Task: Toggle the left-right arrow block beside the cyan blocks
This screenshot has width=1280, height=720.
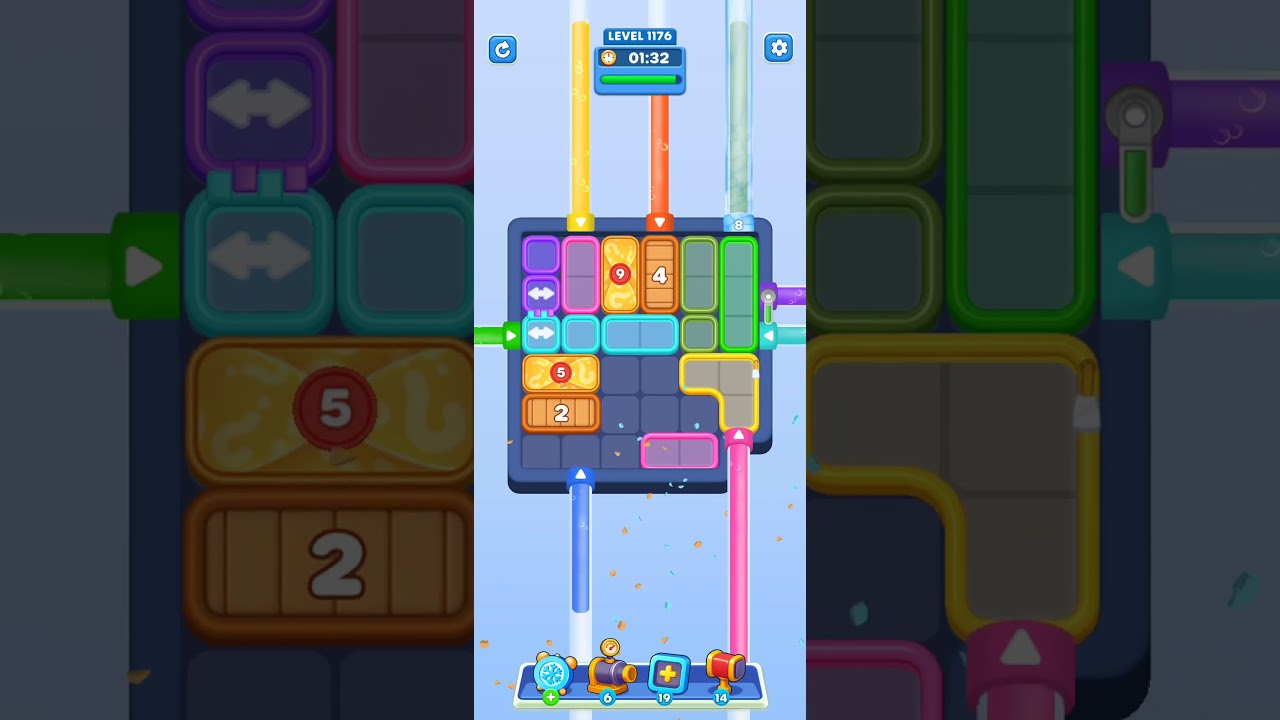Action: pos(540,334)
